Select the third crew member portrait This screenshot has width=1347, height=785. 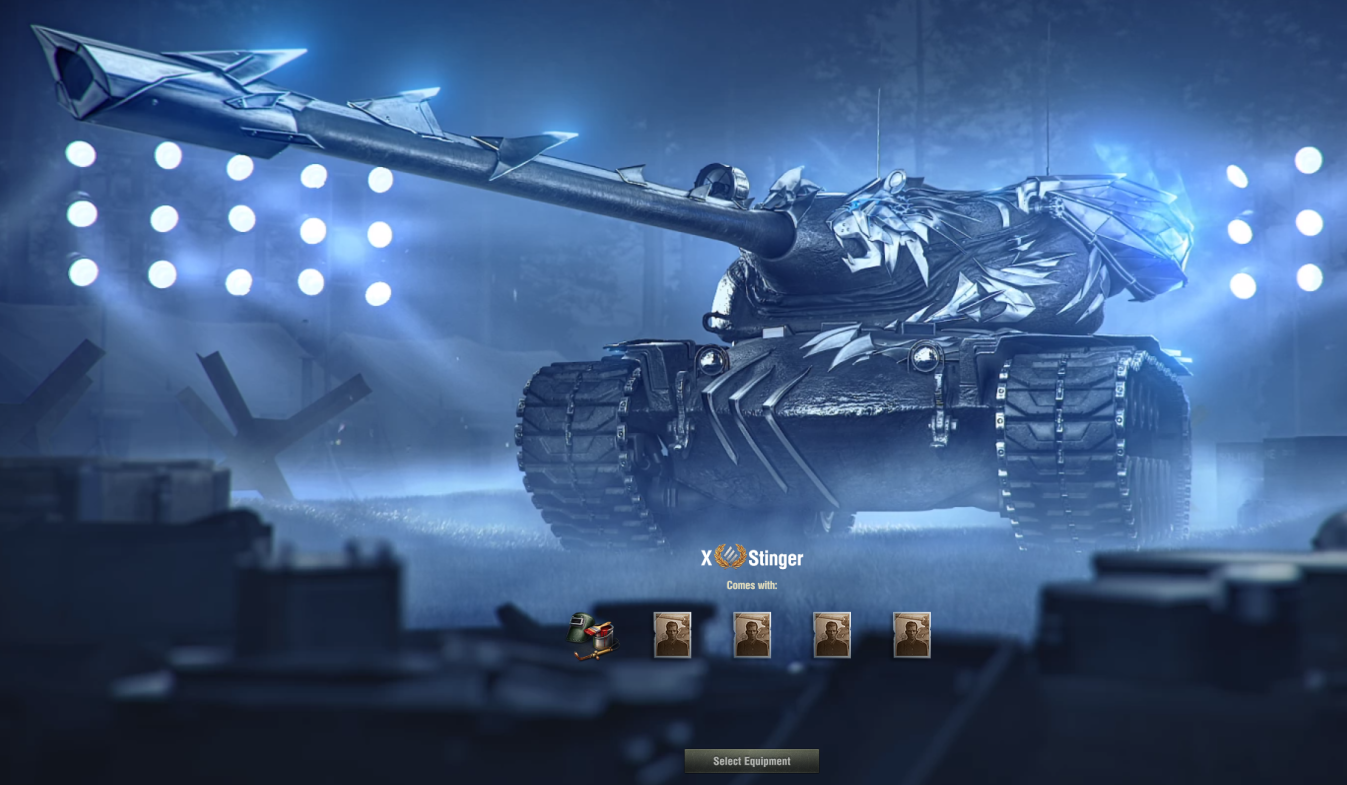coord(831,634)
